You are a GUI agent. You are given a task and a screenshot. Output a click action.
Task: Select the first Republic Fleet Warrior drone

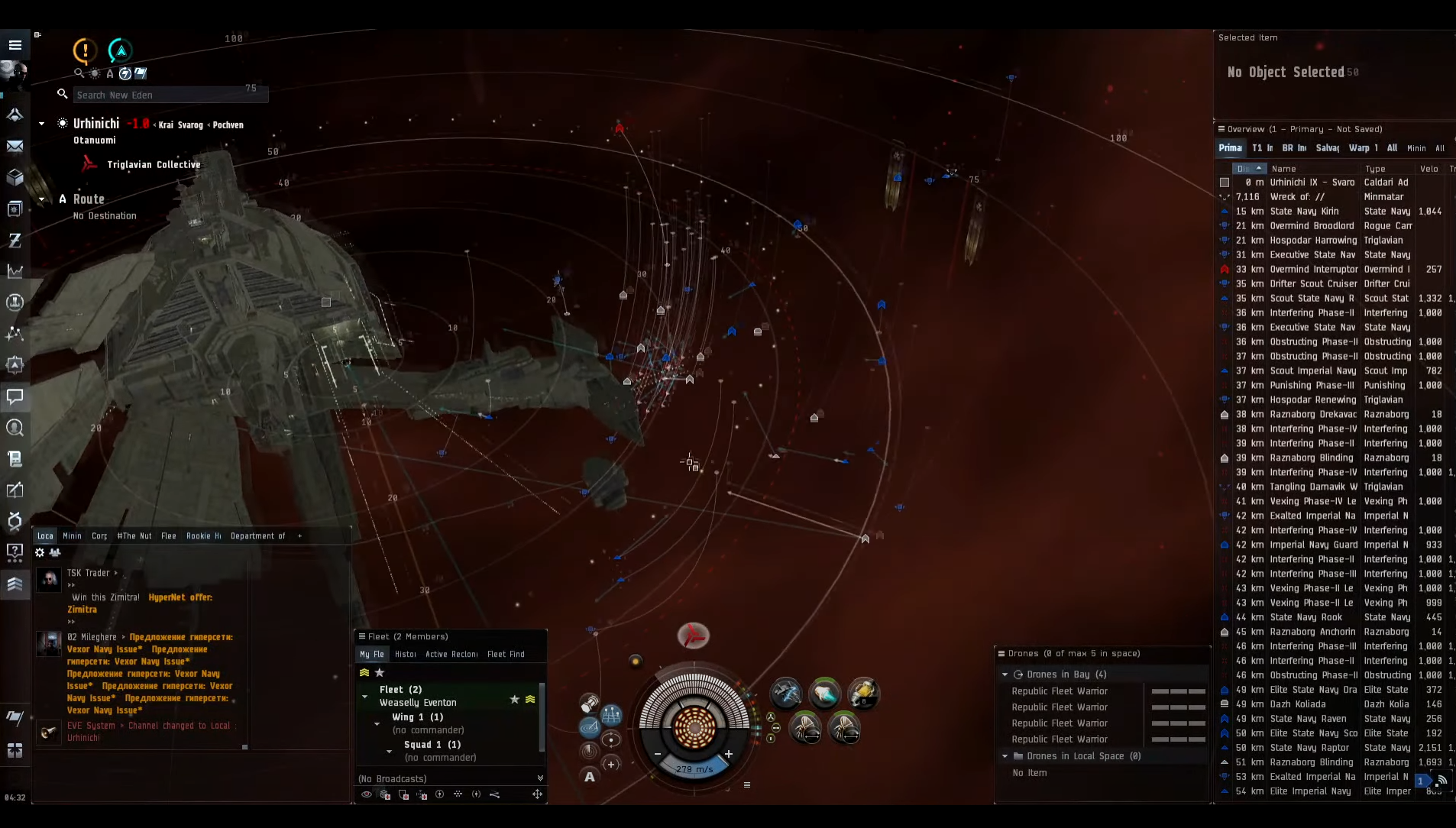[x=1060, y=691]
